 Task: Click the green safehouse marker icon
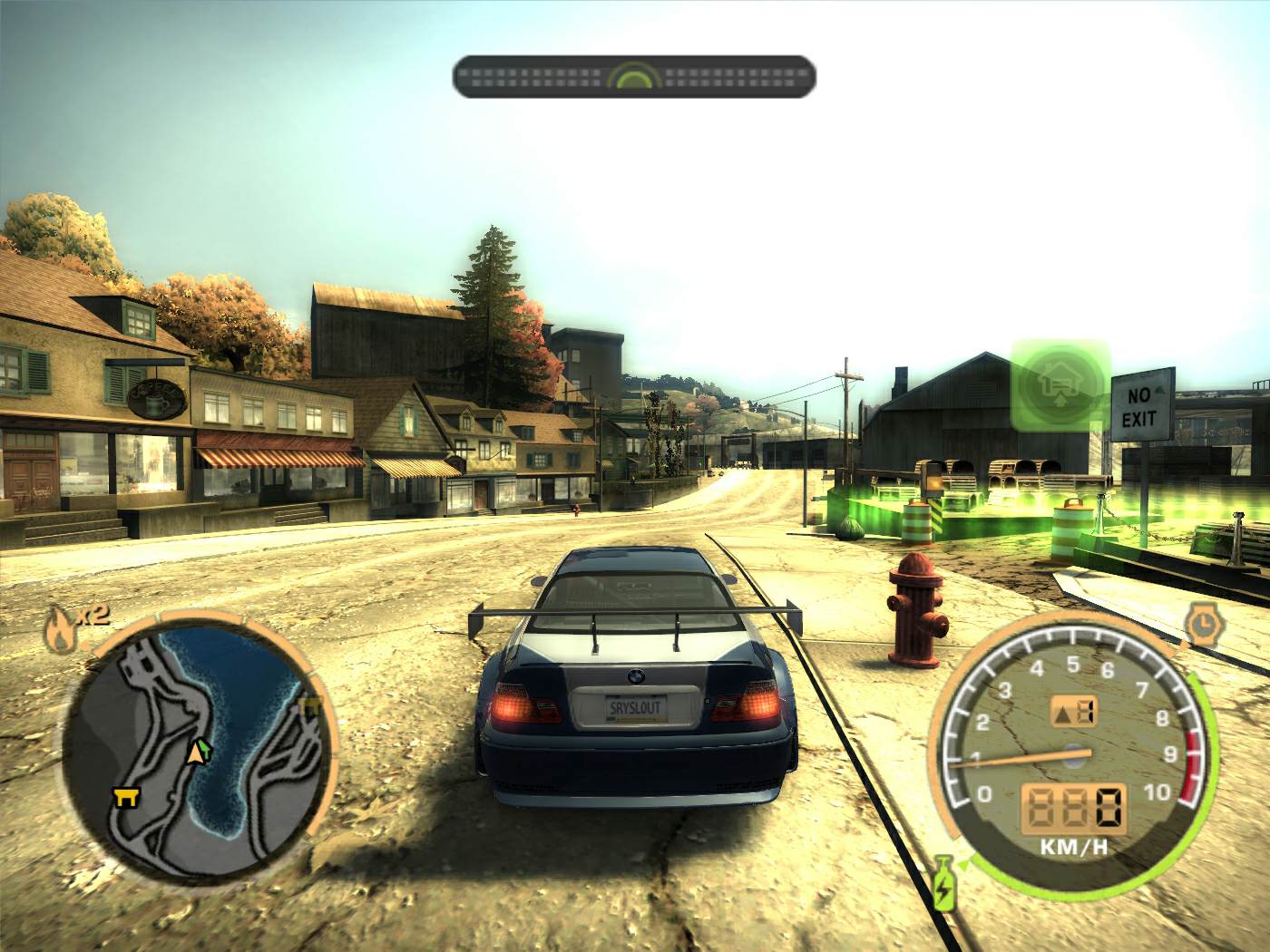pyautogui.click(x=1060, y=383)
